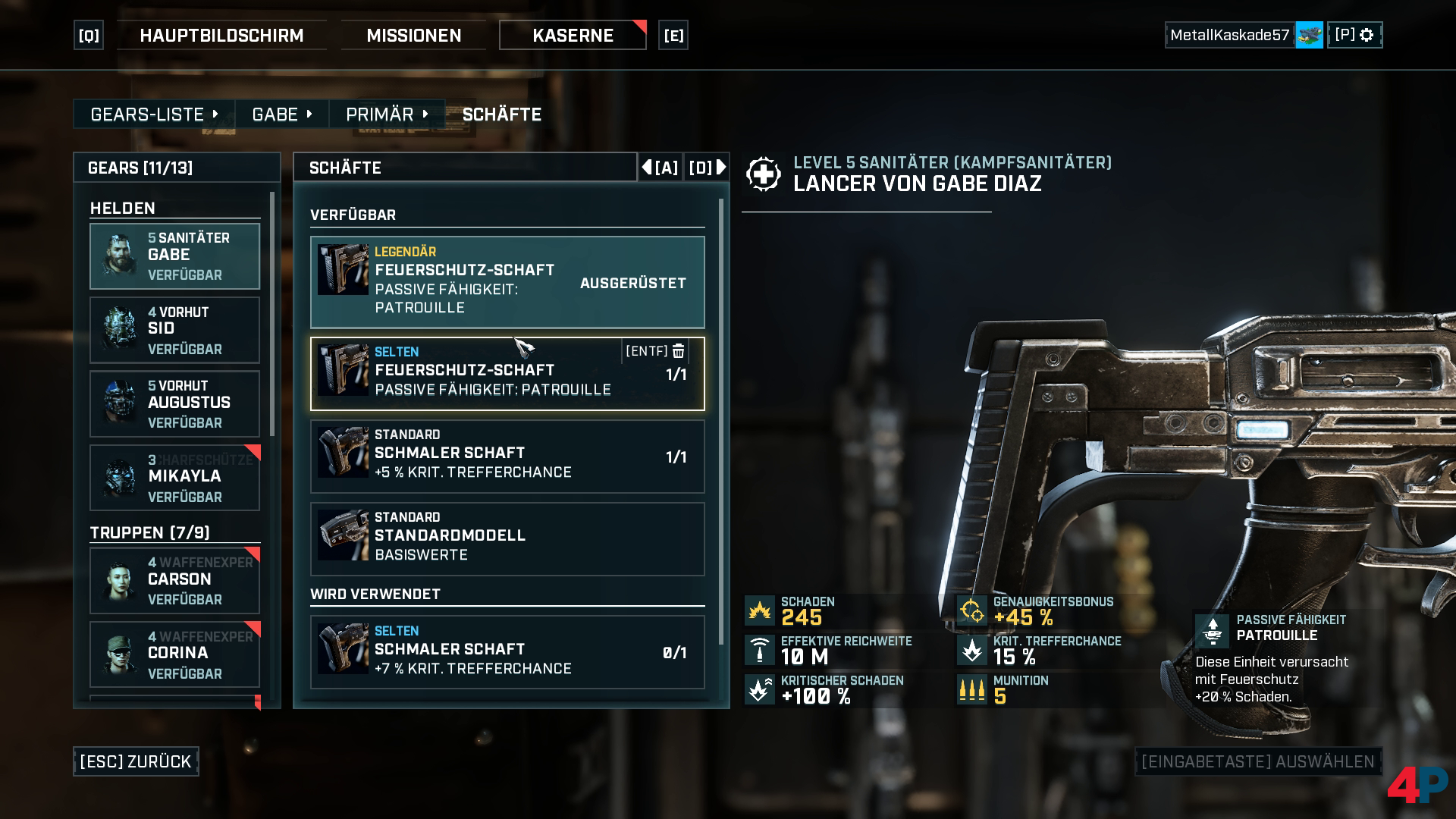The image size is (1456, 819).
Task: Choose troop member Carson
Action: tap(174, 580)
